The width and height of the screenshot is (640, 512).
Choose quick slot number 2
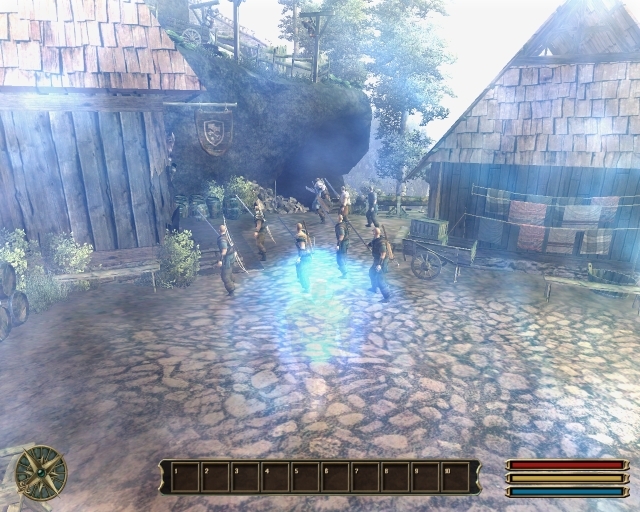coord(215,477)
